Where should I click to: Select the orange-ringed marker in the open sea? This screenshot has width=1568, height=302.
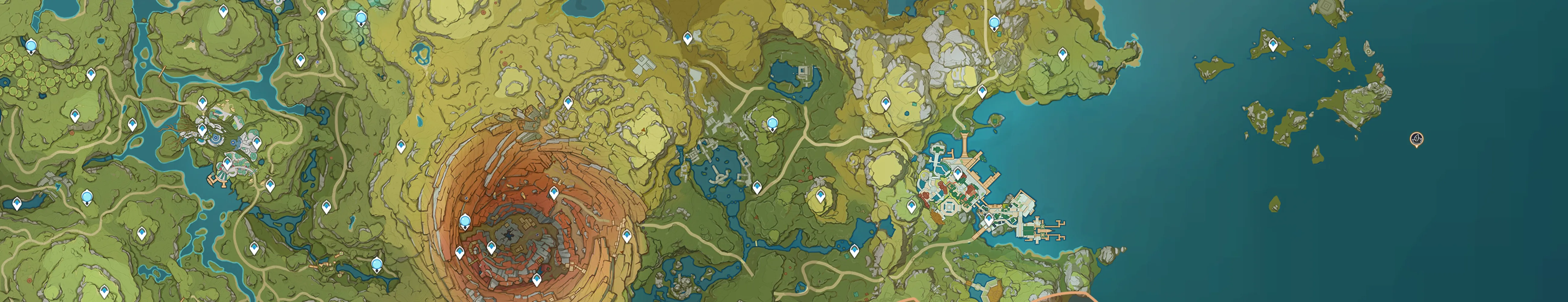point(1417,139)
